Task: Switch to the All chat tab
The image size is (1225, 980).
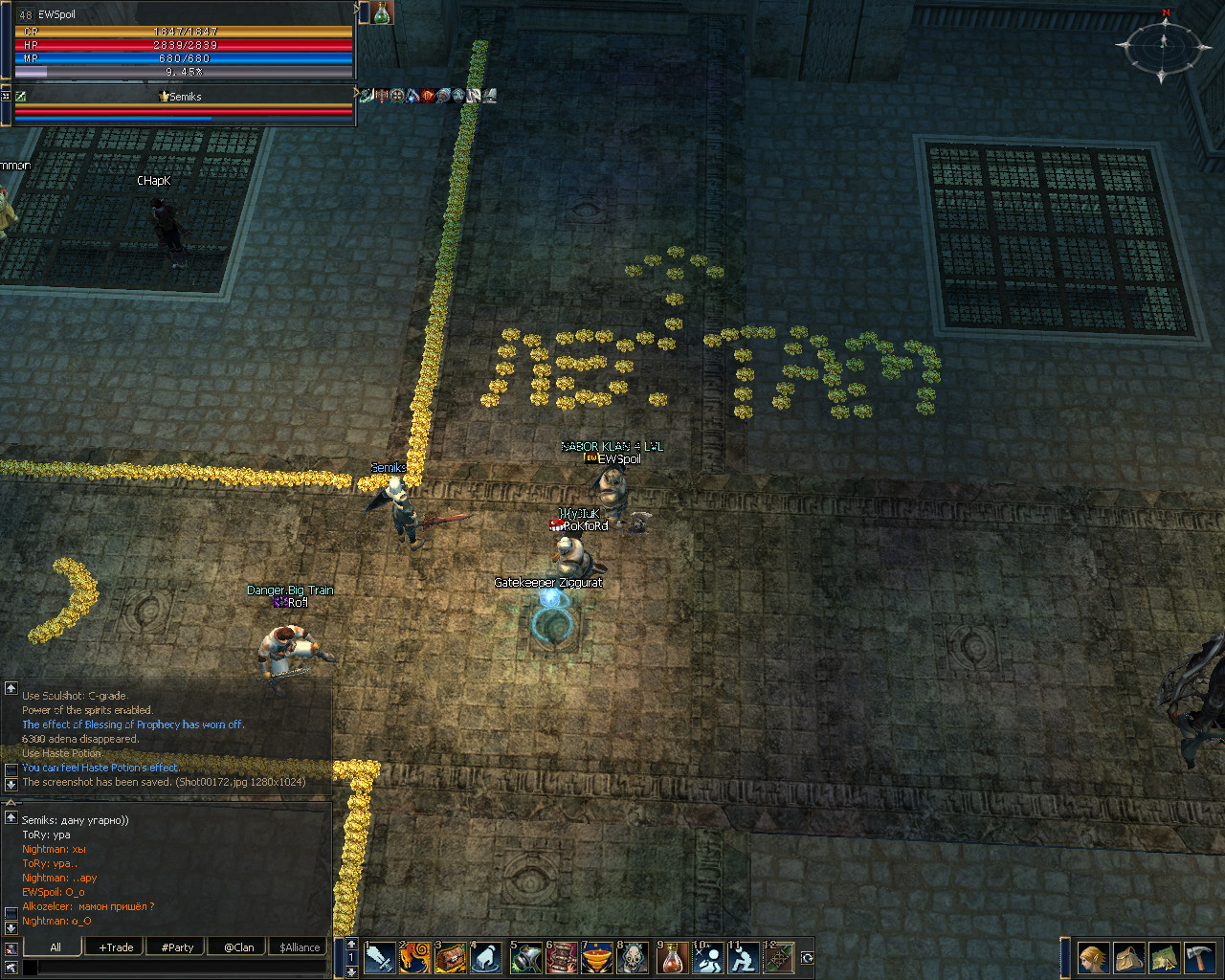Action: tap(56, 947)
